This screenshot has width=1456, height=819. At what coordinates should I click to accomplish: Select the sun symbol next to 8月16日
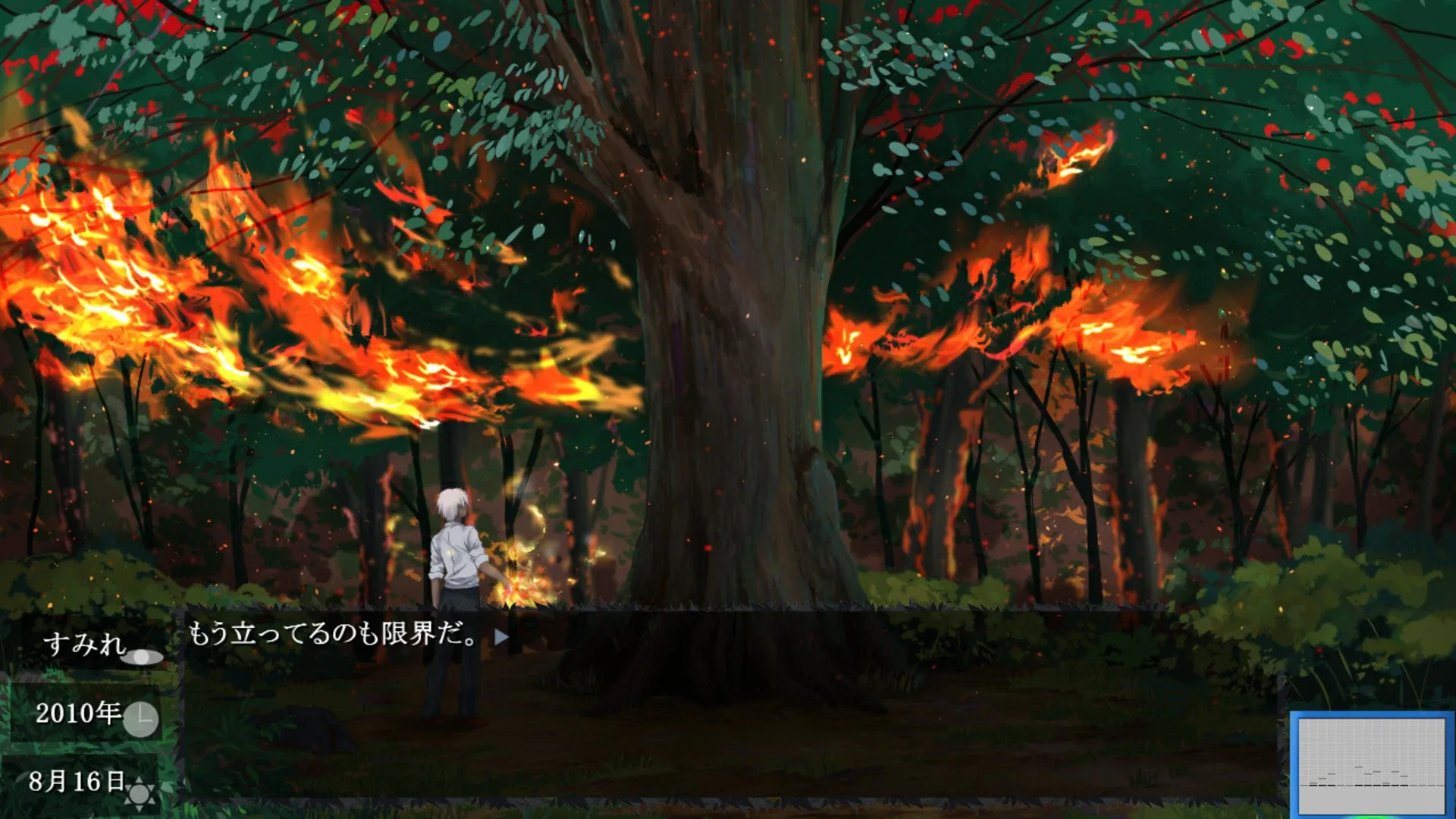pos(139,794)
